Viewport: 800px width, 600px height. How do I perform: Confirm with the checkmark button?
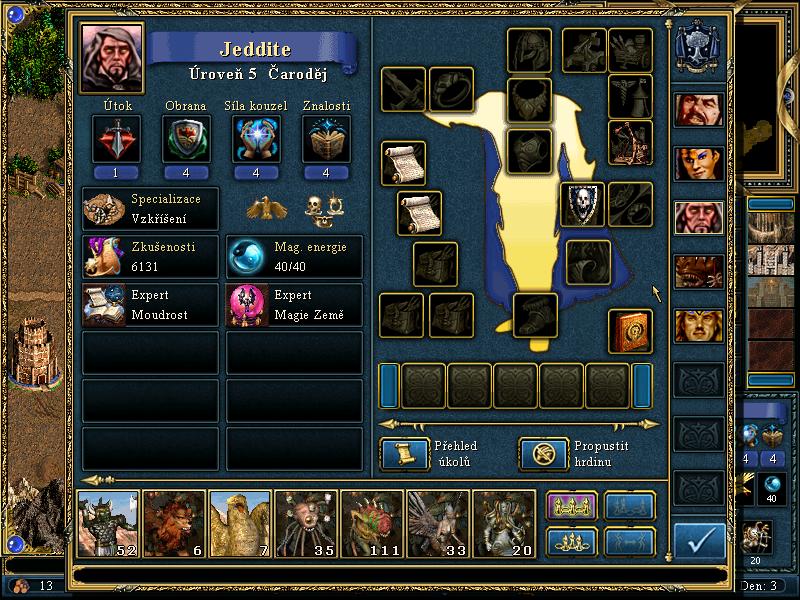699,541
